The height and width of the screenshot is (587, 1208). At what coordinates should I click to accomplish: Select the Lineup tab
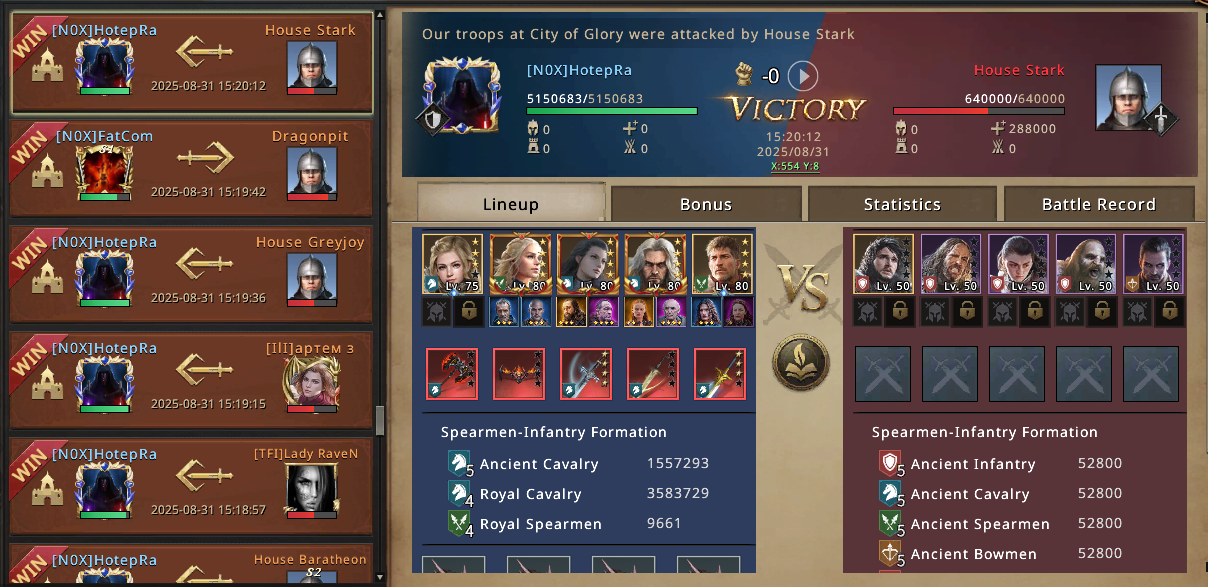510,204
